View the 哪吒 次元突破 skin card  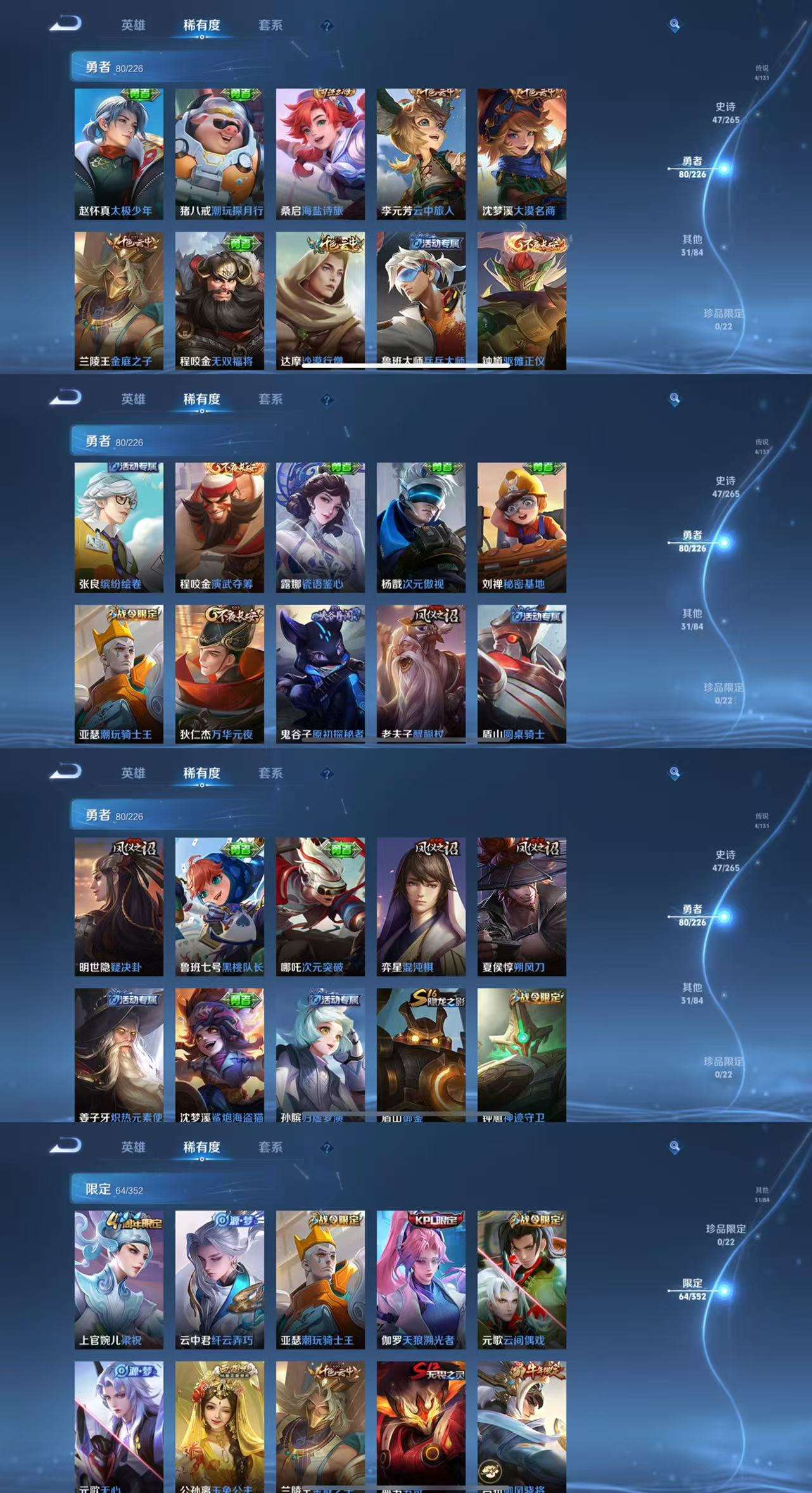(x=320, y=906)
